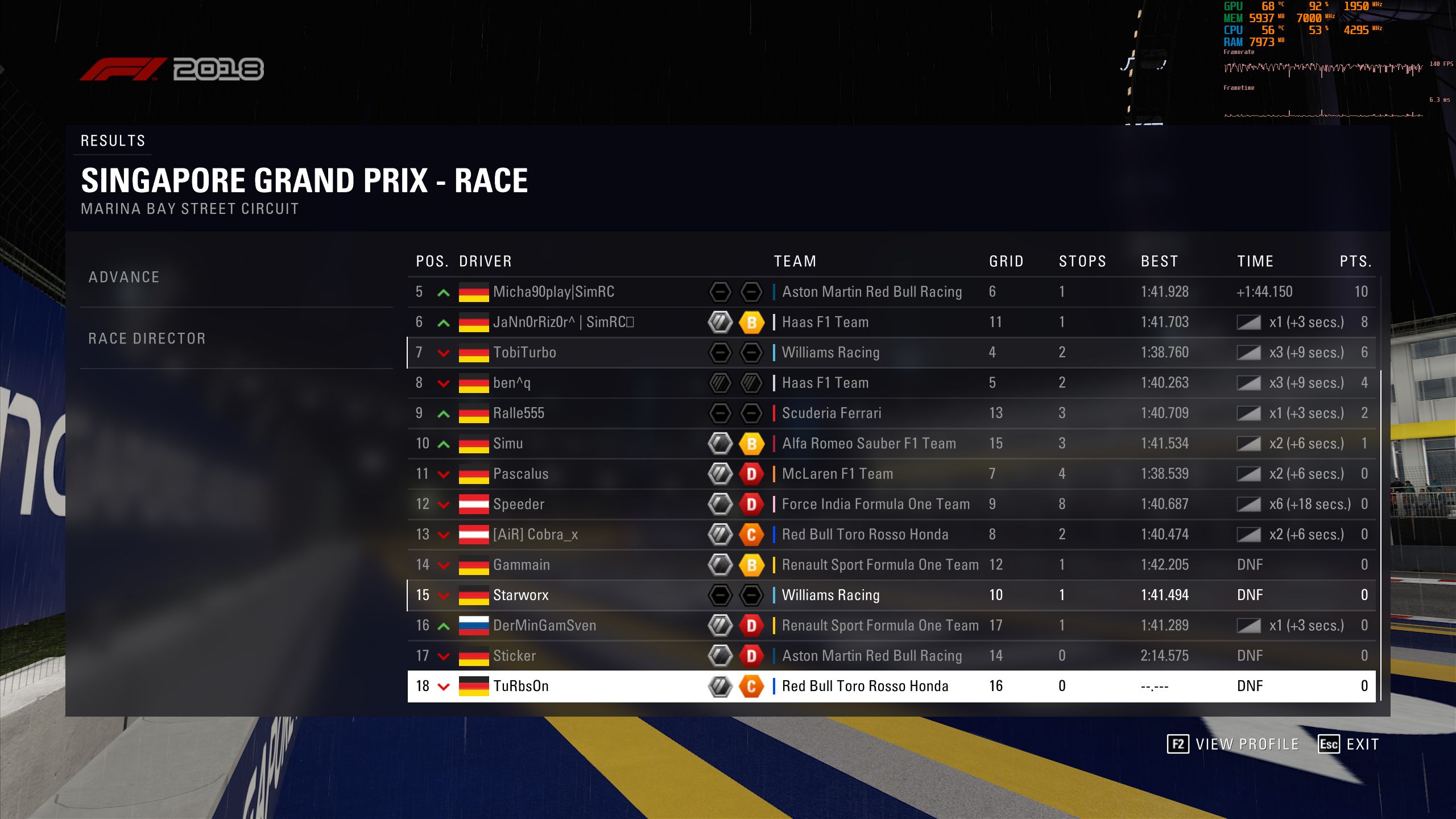Viewport: 1456px width, 819px height.
Task: Pick the ben^q driver row
Action: [x=512, y=383]
